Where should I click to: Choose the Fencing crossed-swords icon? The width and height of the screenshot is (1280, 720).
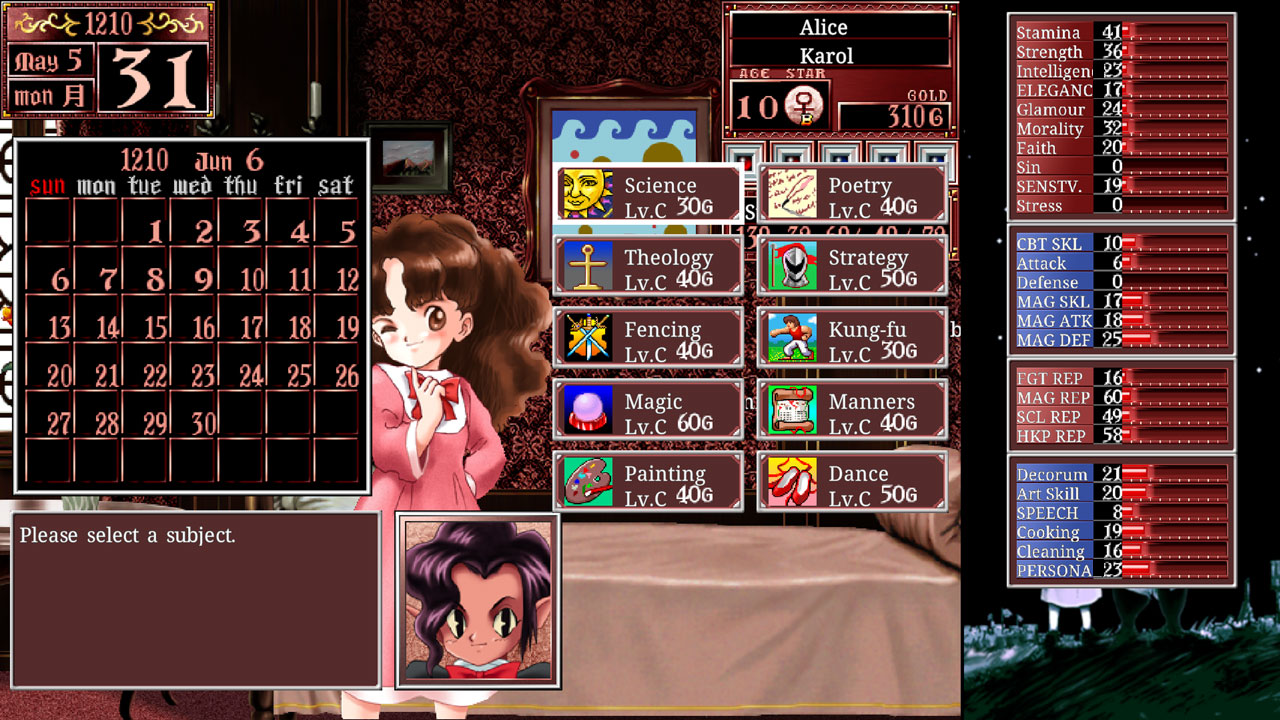[x=588, y=336]
